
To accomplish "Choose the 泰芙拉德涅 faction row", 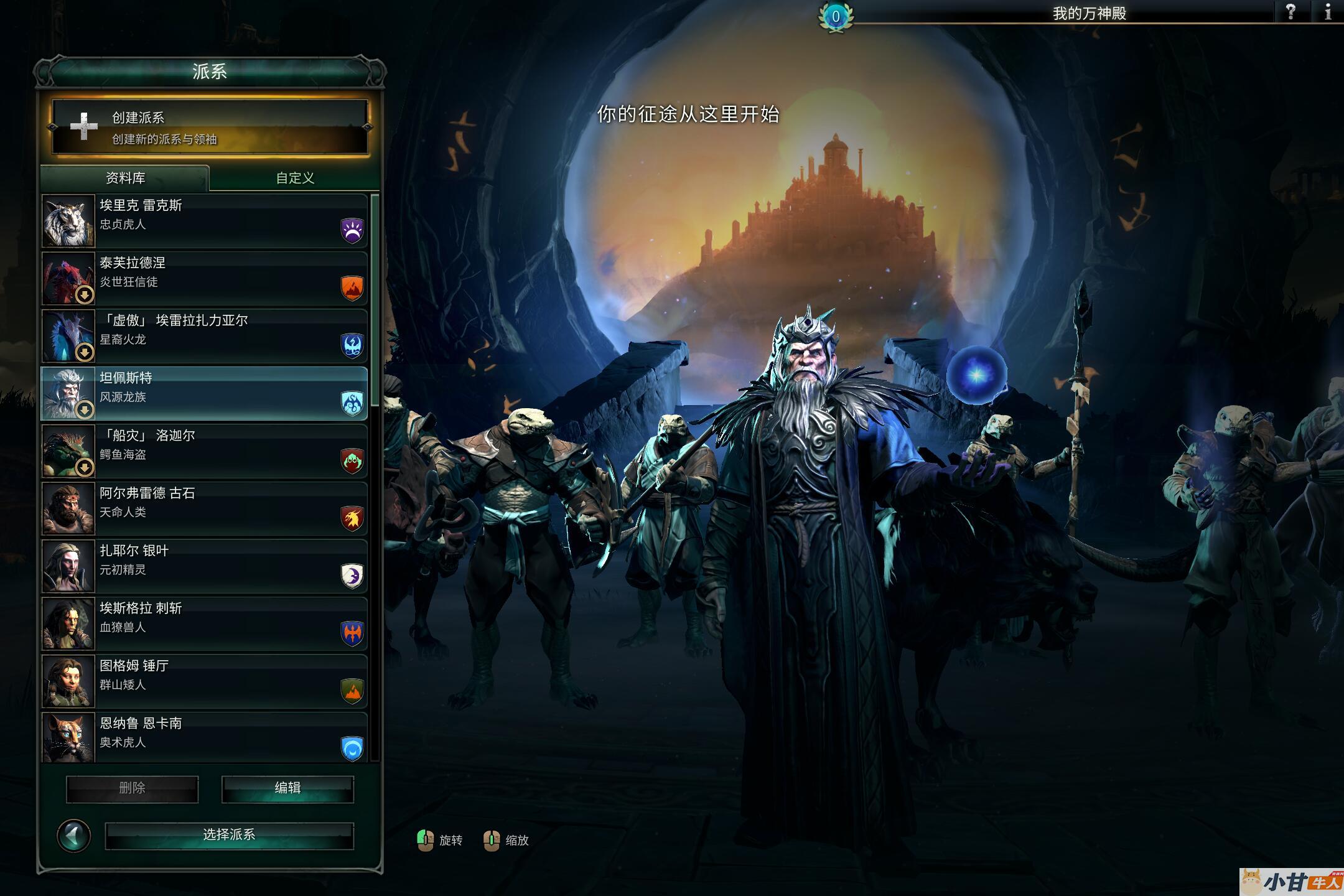I will pyautogui.click(x=205, y=278).
